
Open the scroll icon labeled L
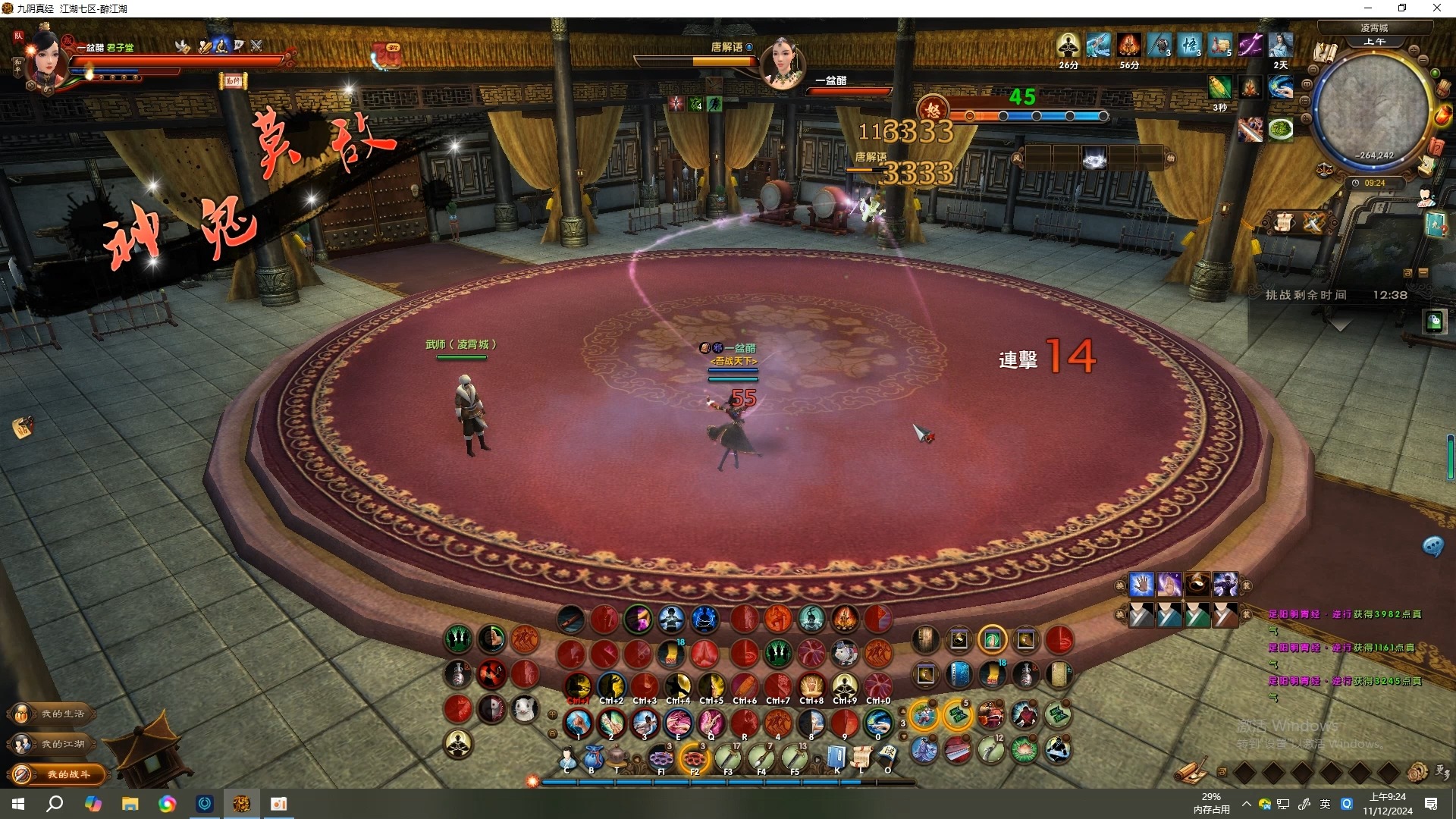[861, 757]
